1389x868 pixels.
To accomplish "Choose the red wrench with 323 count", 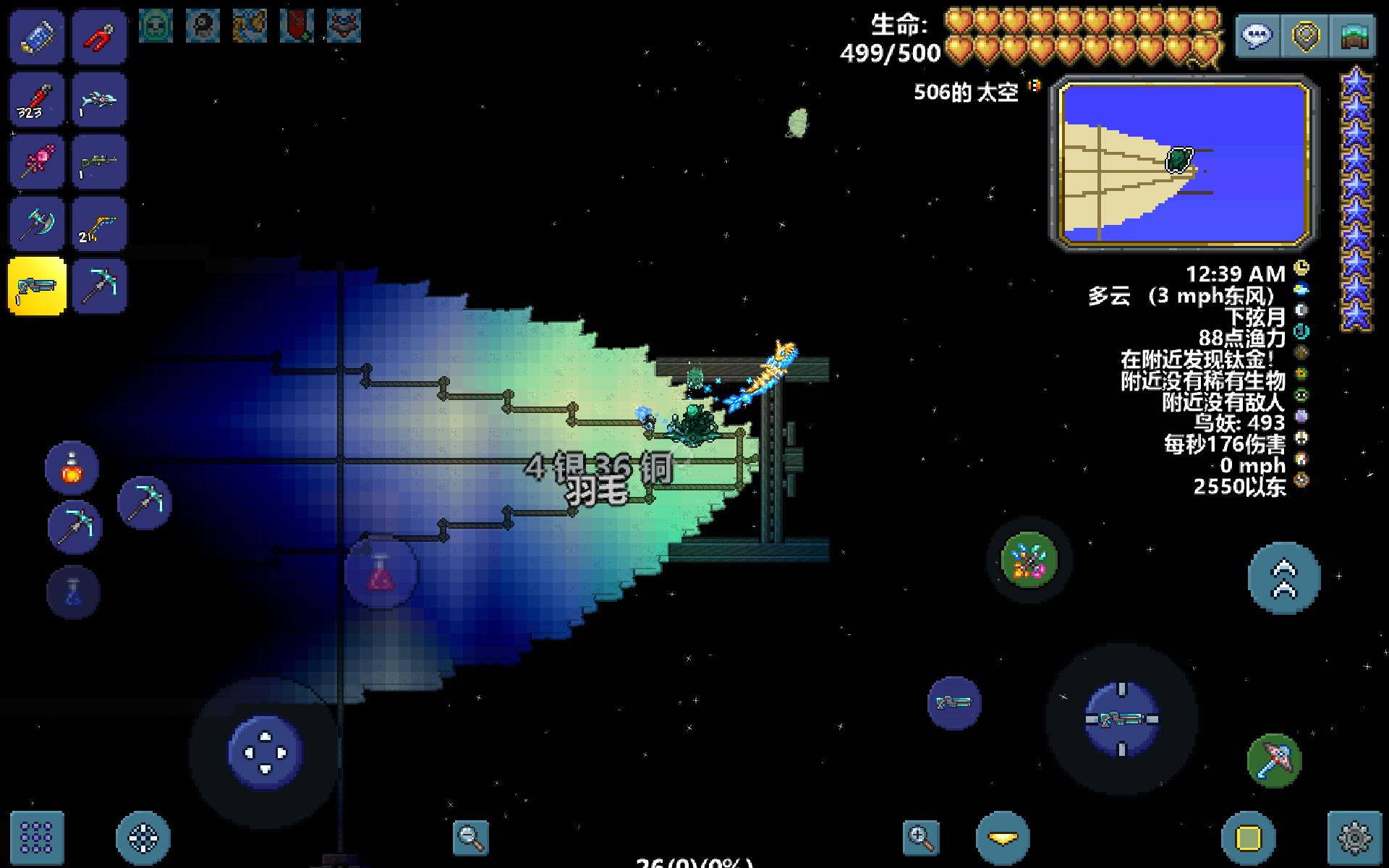I will click(x=37, y=100).
